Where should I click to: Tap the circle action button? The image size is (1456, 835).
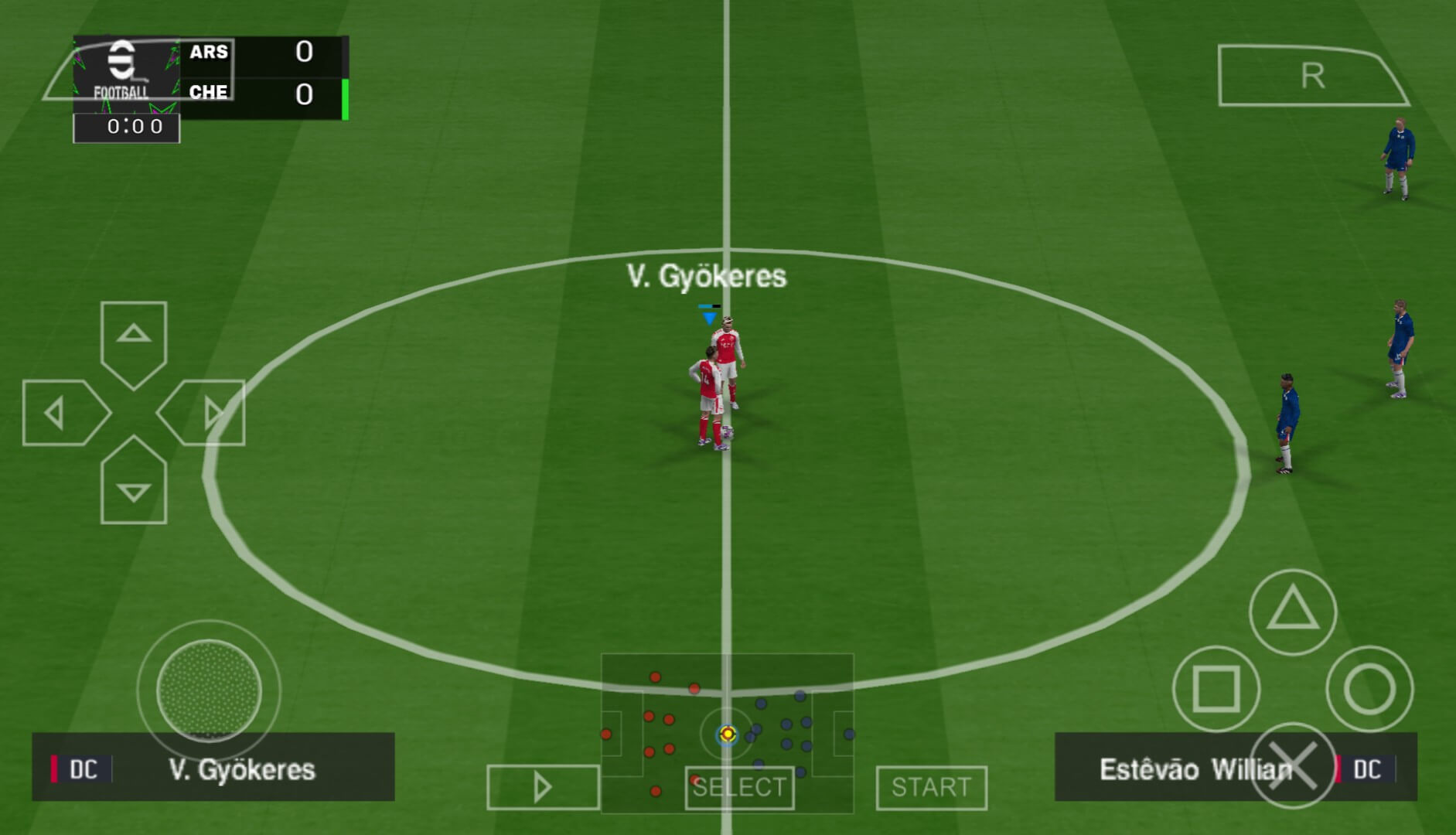click(1369, 688)
